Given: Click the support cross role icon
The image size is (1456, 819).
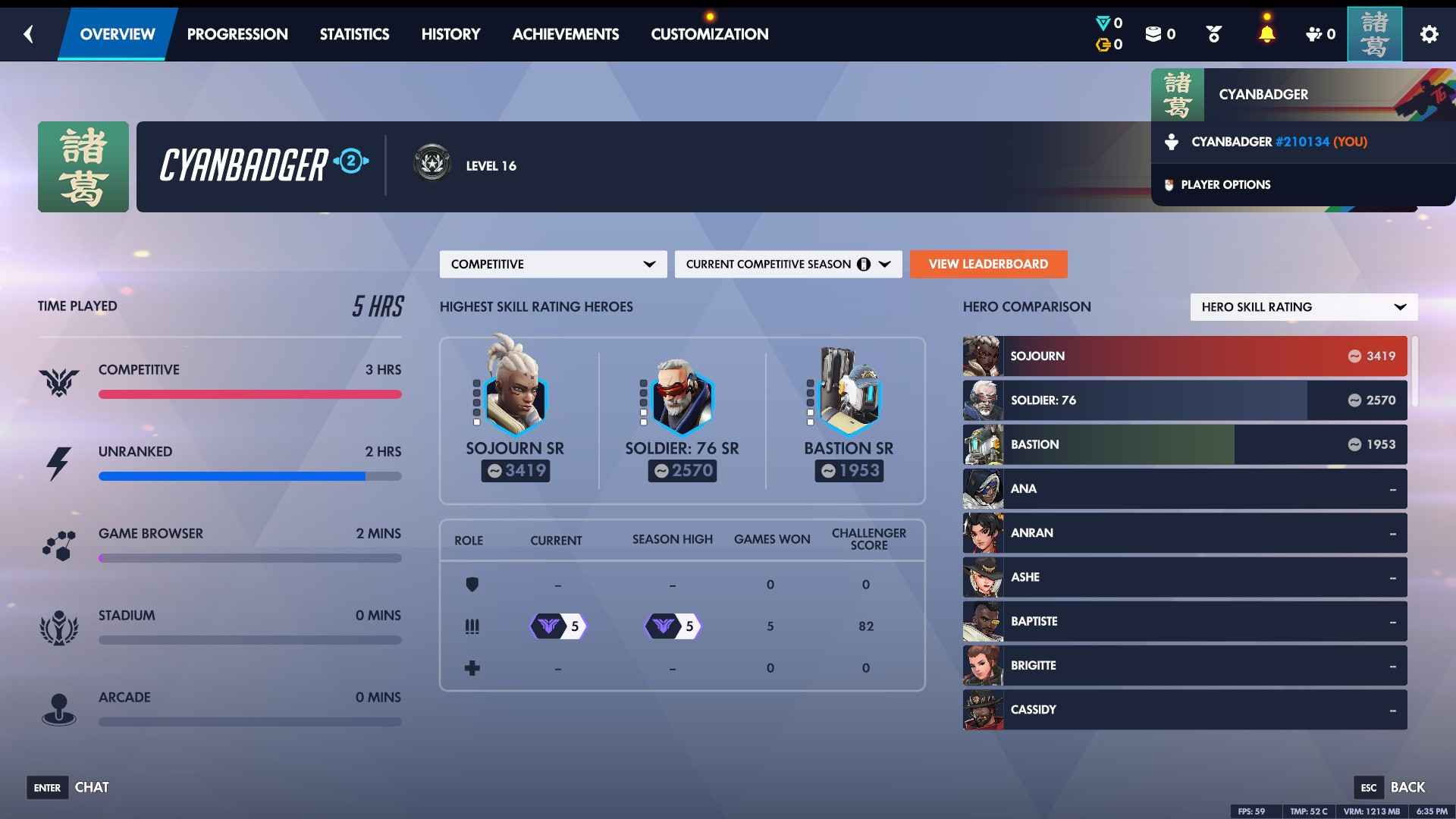Looking at the screenshot, I should 472,667.
